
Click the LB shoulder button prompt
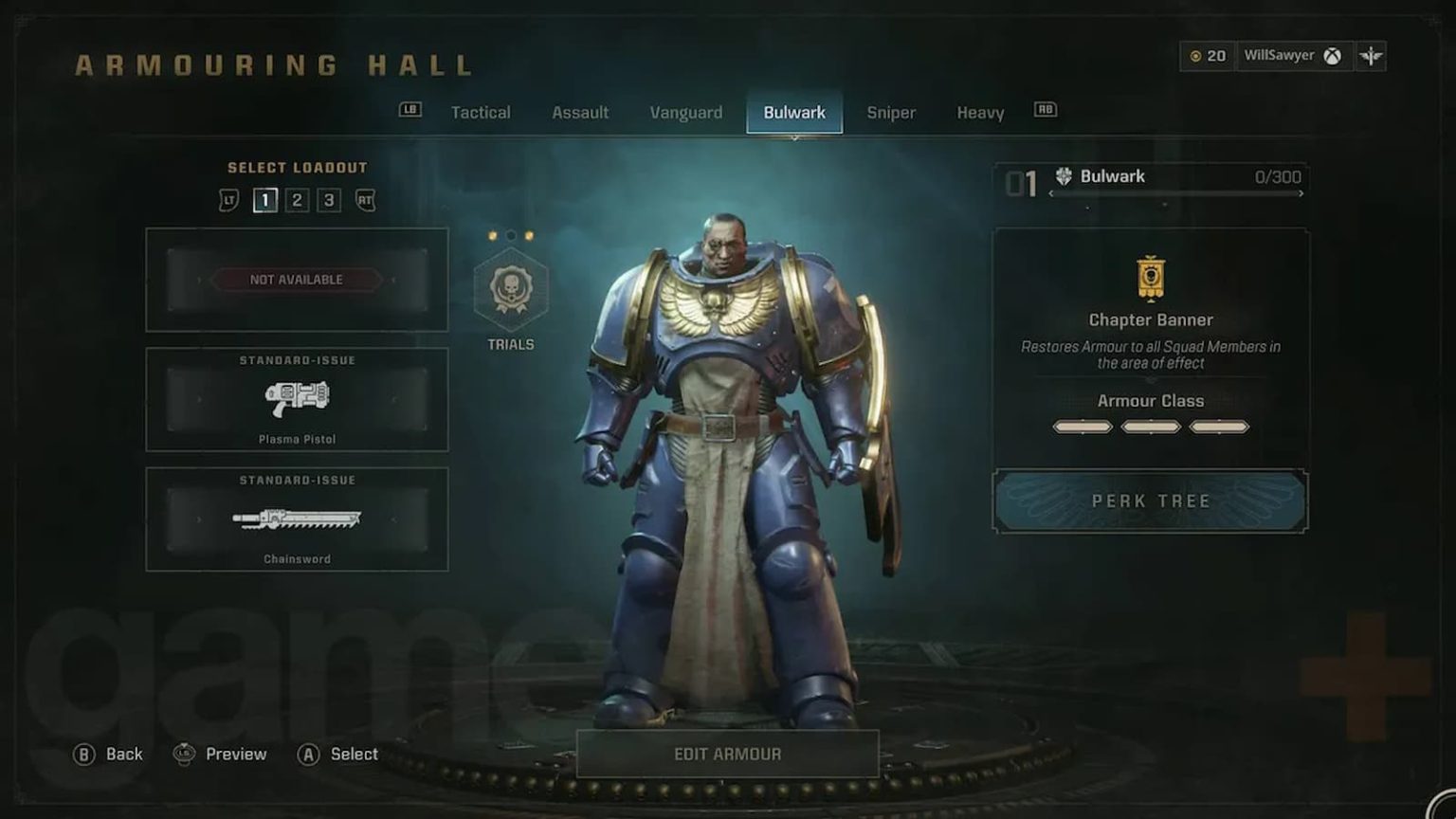click(x=409, y=111)
